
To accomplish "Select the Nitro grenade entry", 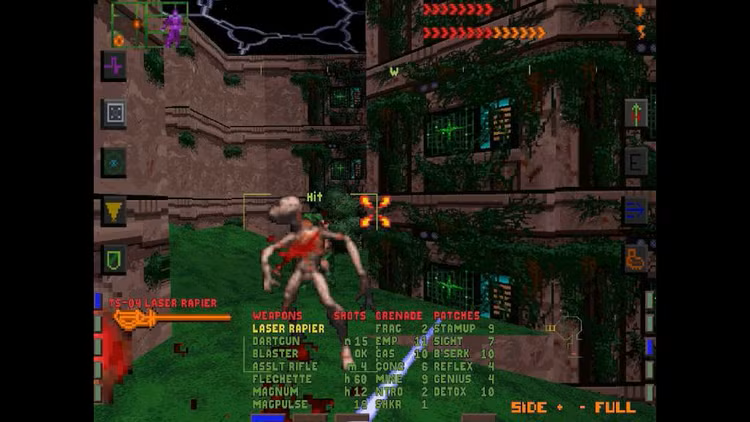I will pos(390,392).
